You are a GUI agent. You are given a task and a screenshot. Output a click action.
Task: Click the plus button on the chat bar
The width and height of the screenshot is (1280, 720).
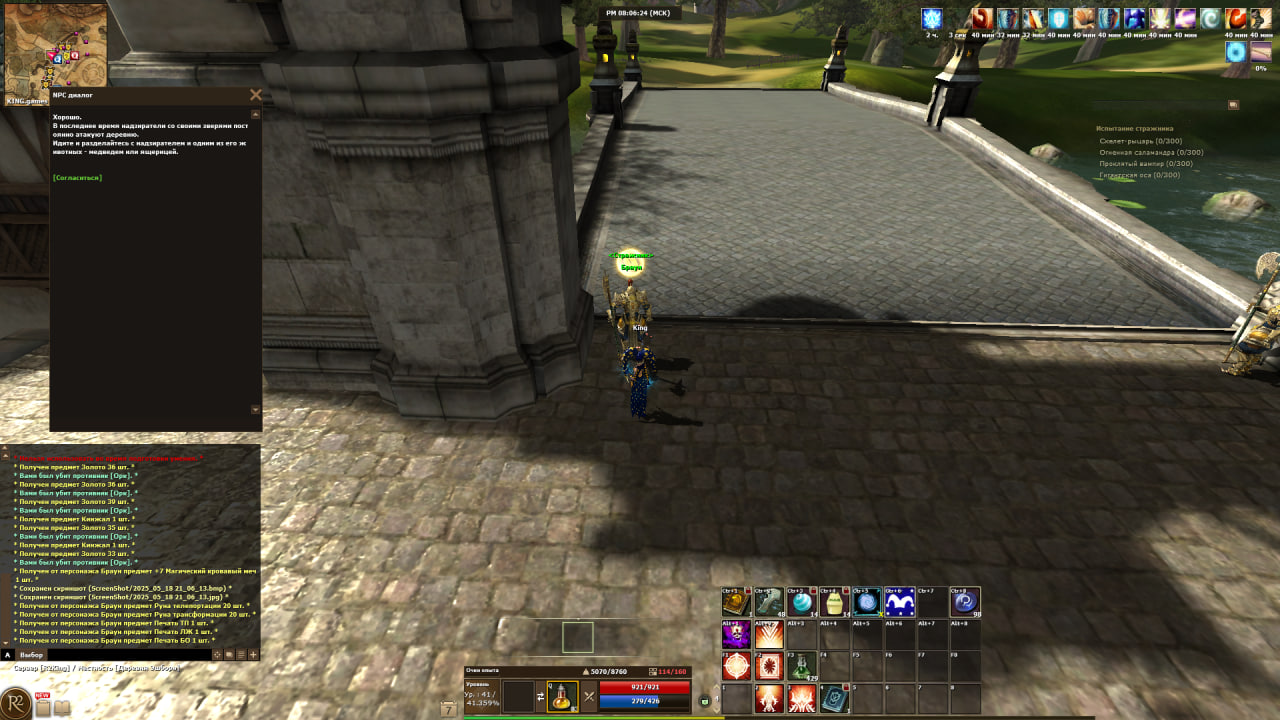pyautogui.click(x=253, y=655)
